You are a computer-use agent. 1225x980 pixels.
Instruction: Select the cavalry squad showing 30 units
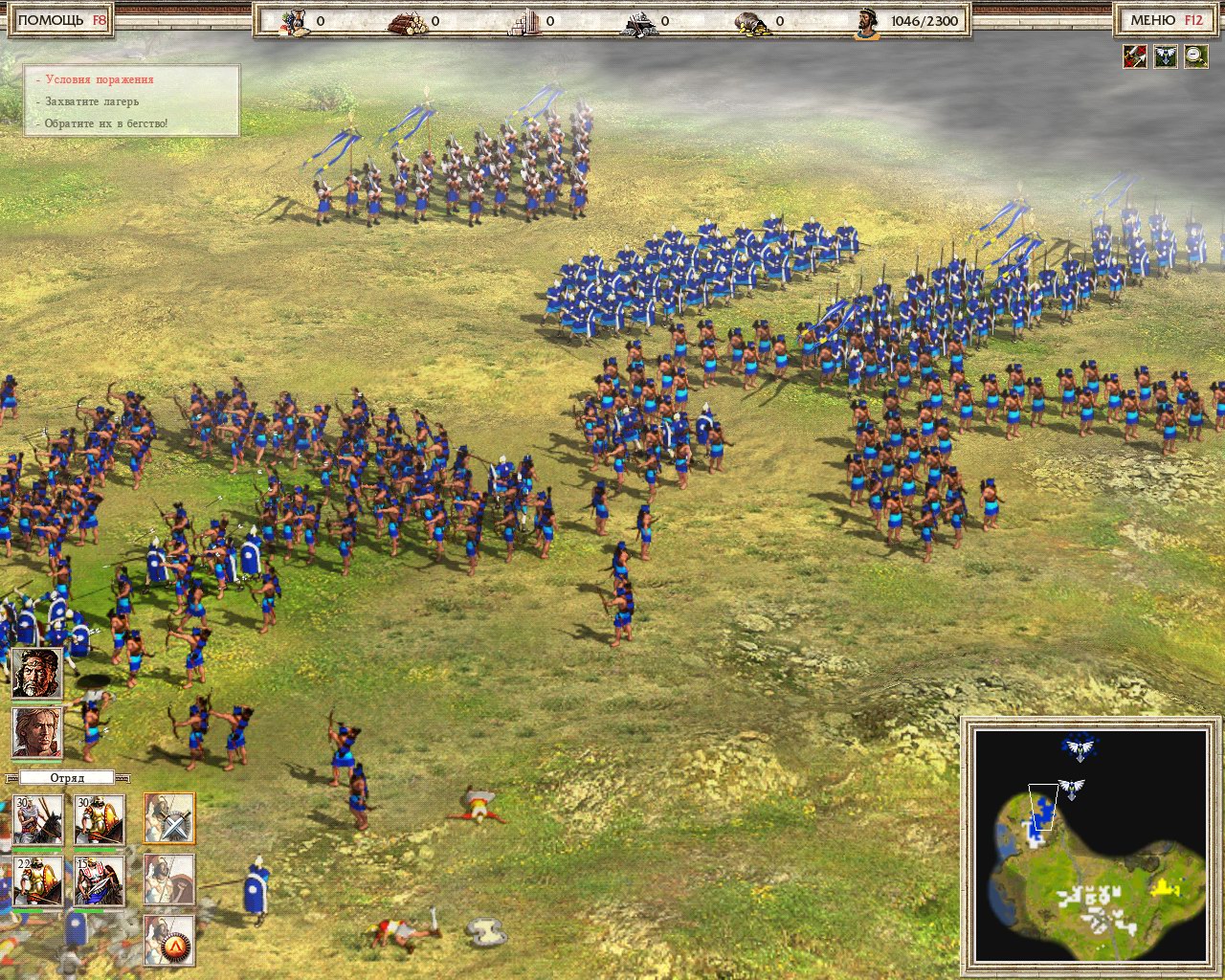[38, 819]
